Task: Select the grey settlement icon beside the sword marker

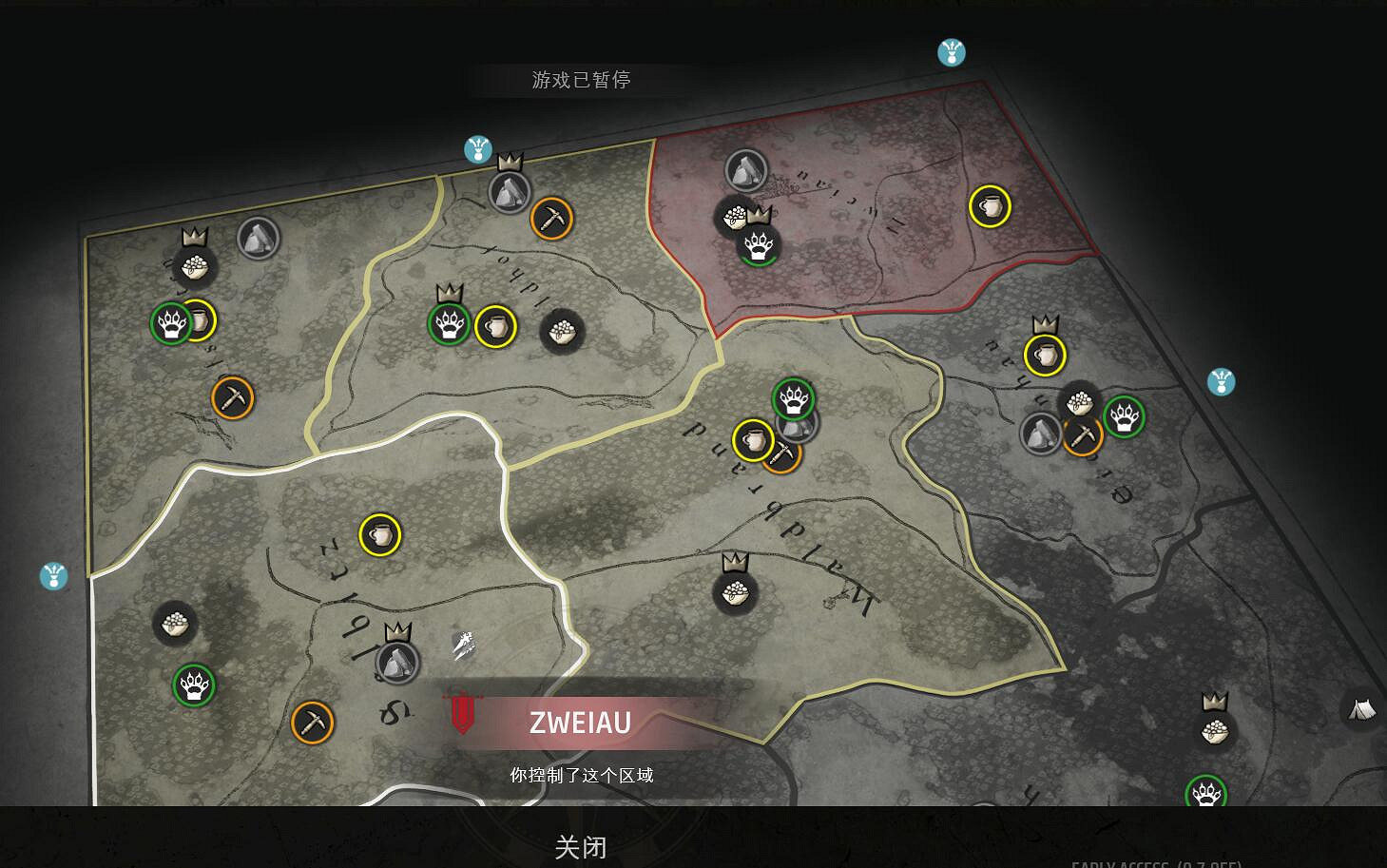Action: point(396,661)
